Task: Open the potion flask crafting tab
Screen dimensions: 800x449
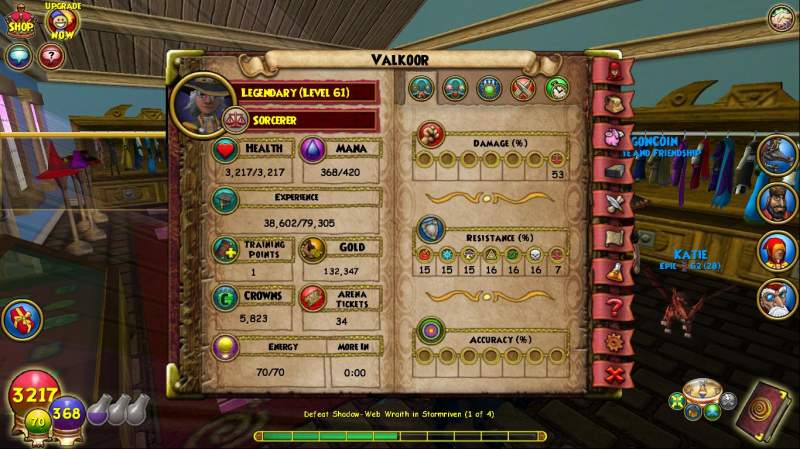Action: pos(614,272)
